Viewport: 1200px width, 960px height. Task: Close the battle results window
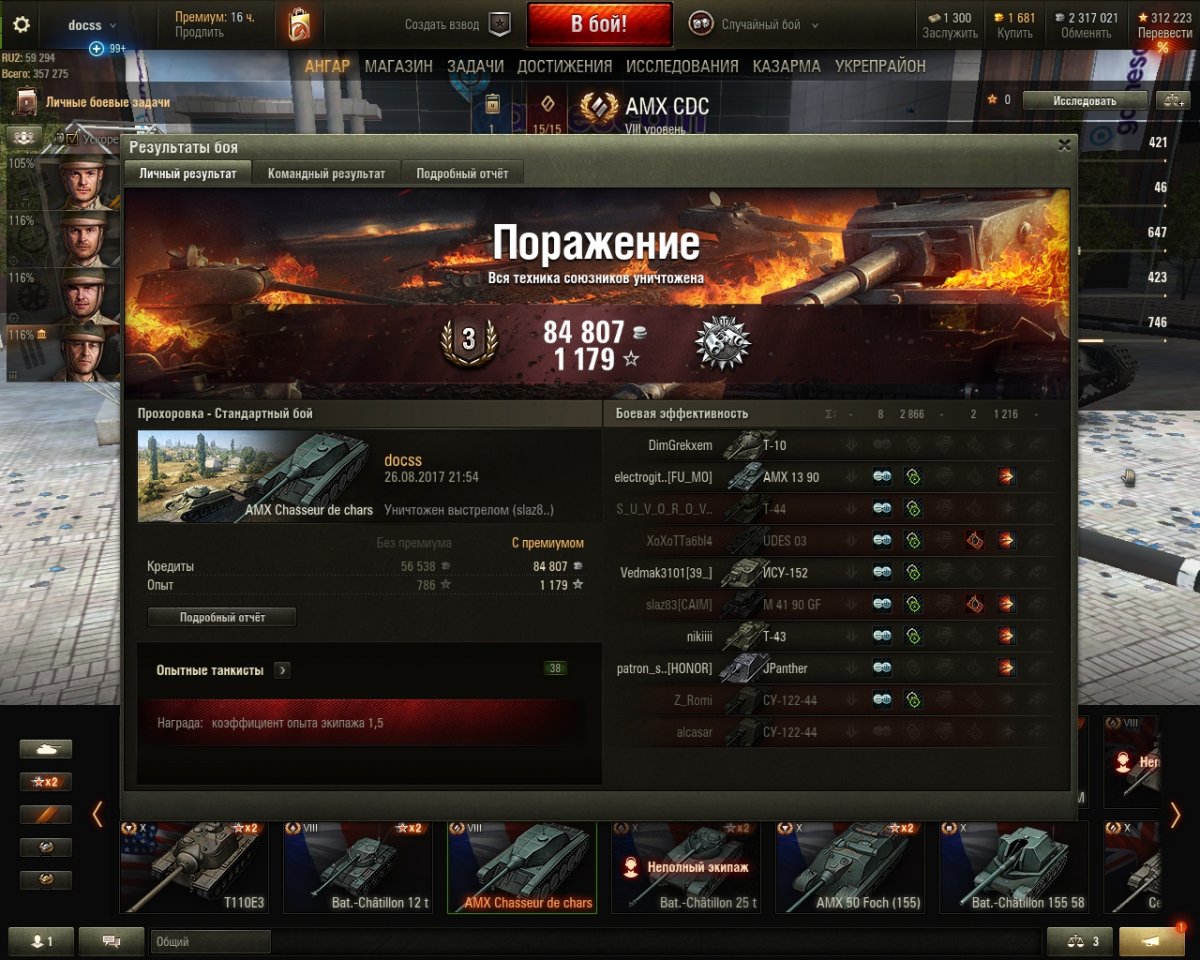point(1064,145)
